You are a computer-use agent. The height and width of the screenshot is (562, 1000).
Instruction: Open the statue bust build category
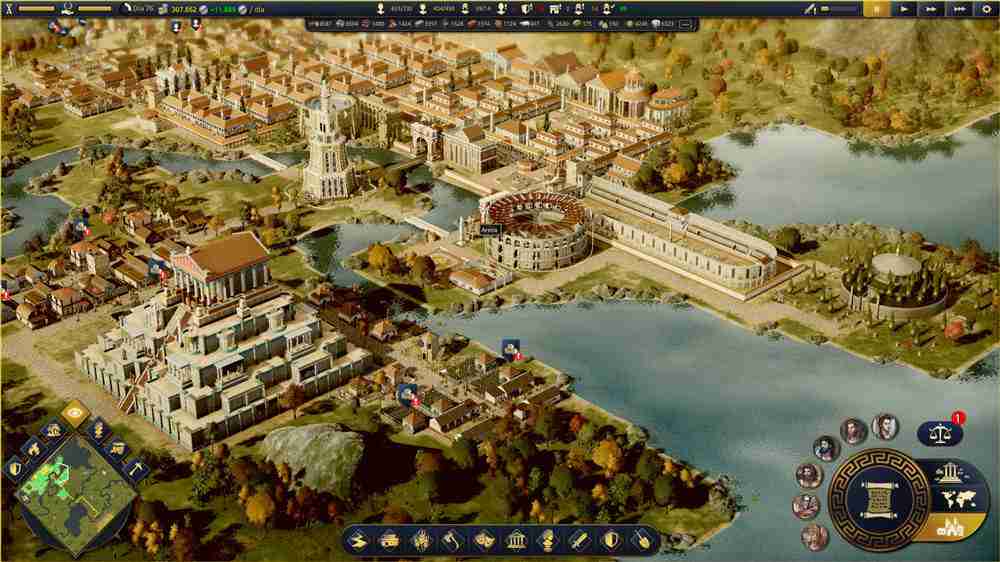(548, 541)
